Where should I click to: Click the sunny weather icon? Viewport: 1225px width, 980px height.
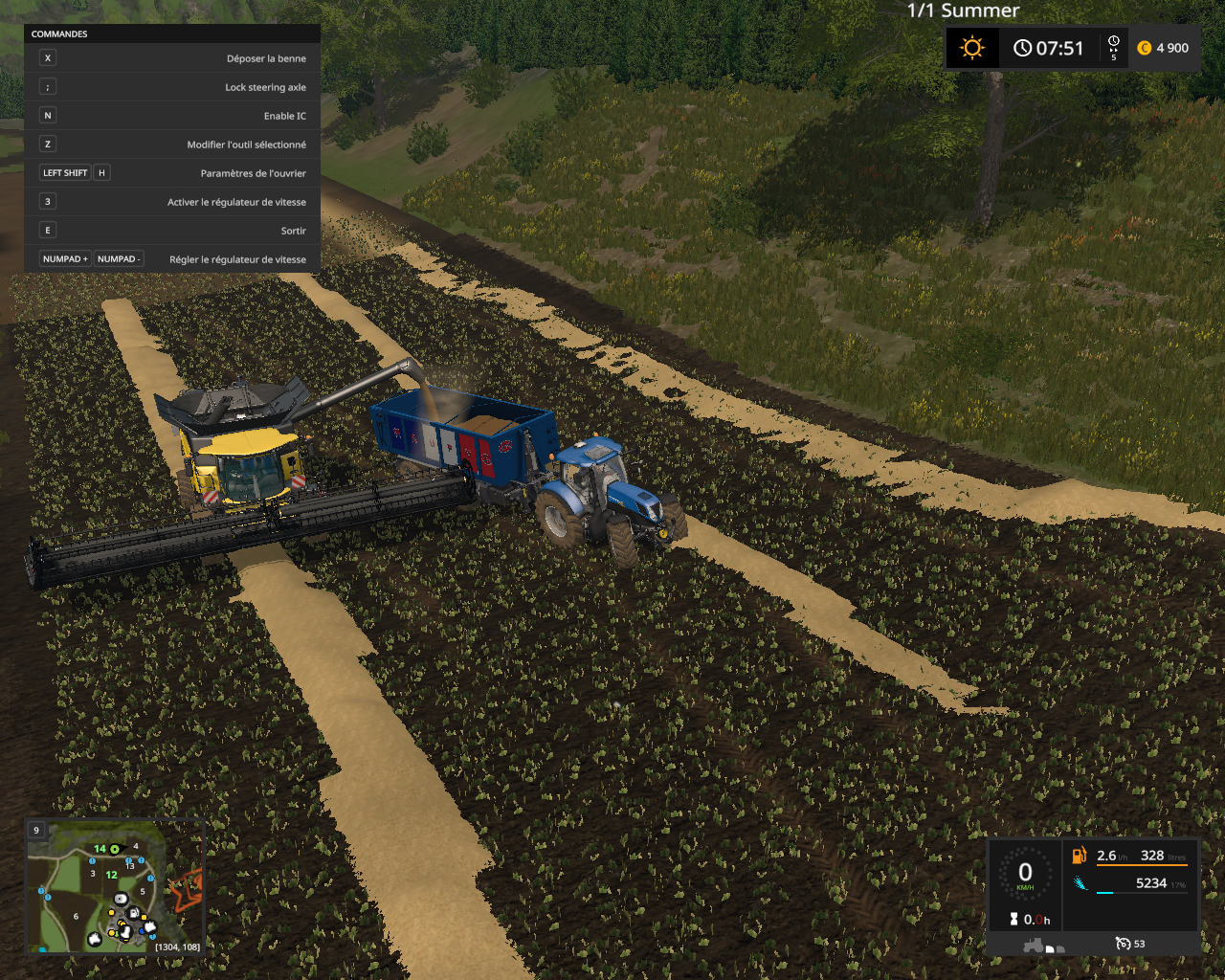[x=972, y=48]
